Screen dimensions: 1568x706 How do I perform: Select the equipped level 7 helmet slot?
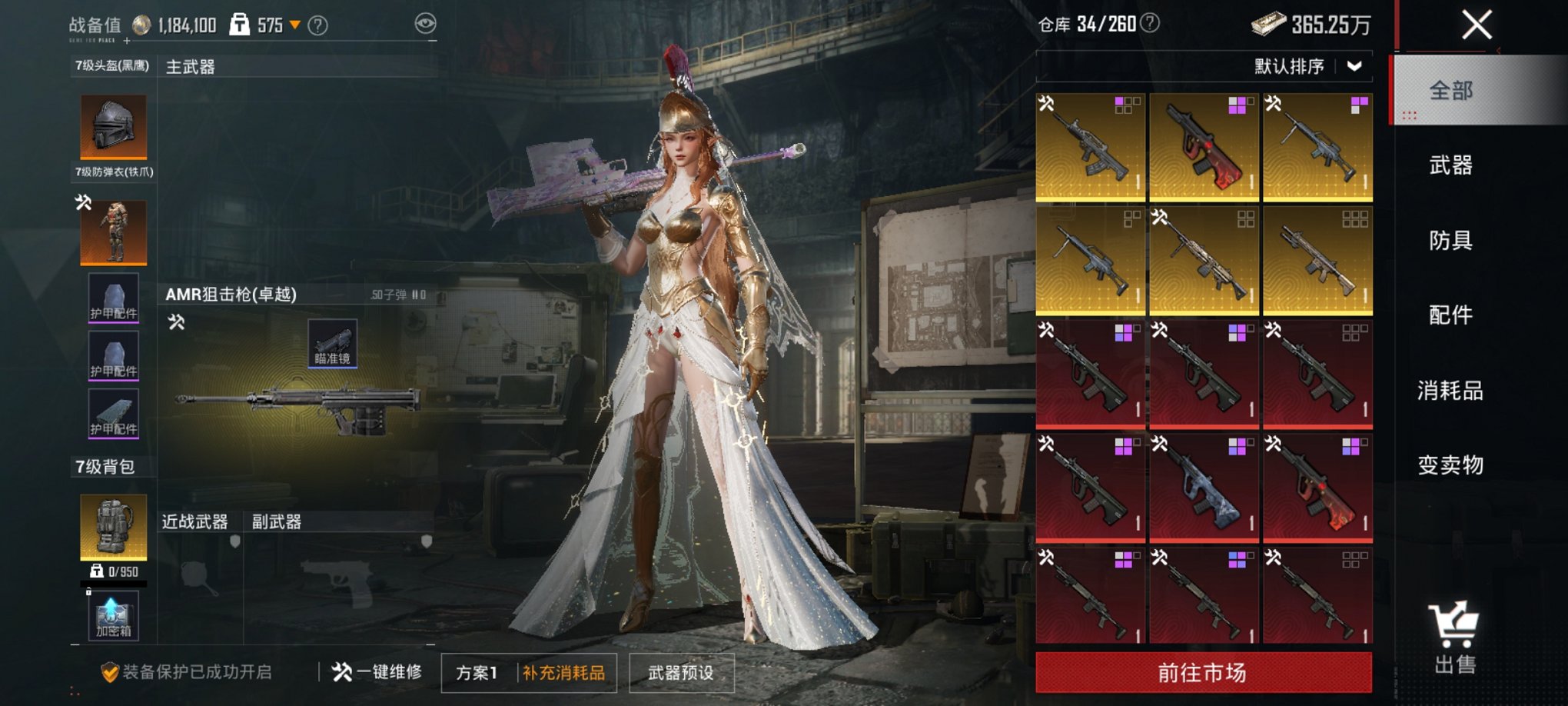pyautogui.click(x=114, y=127)
